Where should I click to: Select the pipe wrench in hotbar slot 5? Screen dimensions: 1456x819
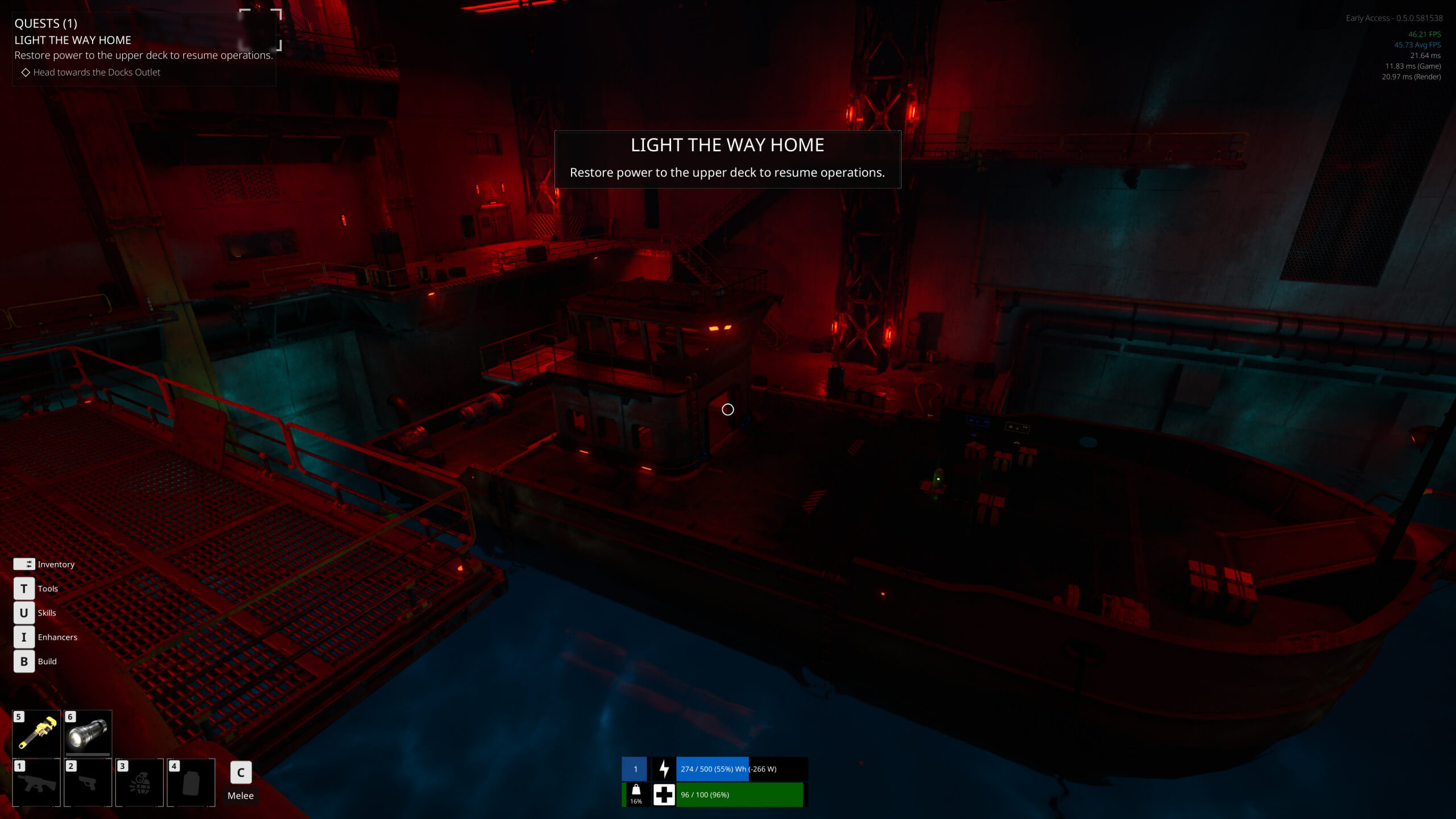coord(36,734)
